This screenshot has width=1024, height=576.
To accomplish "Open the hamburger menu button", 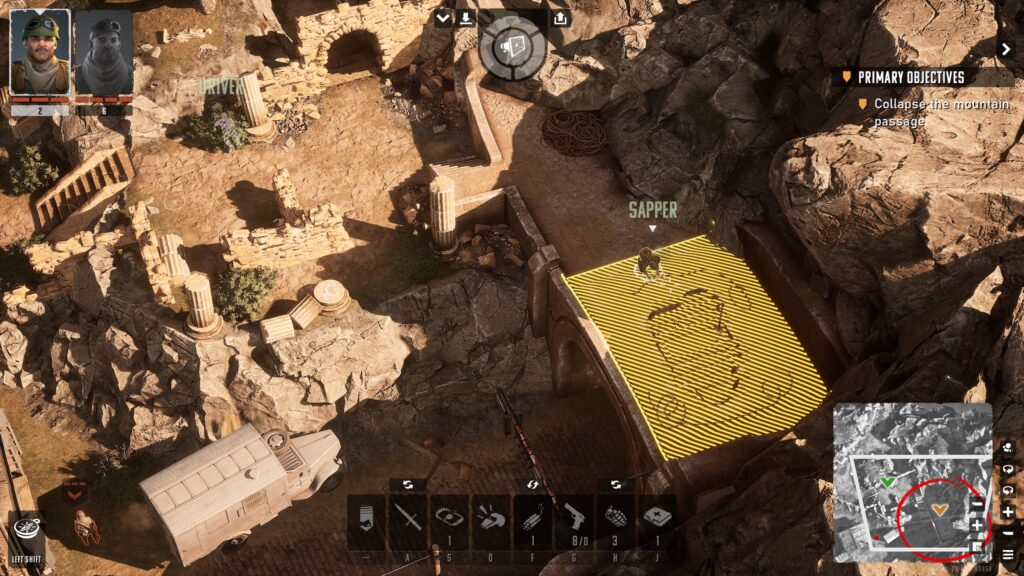I will click(1007, 553).
